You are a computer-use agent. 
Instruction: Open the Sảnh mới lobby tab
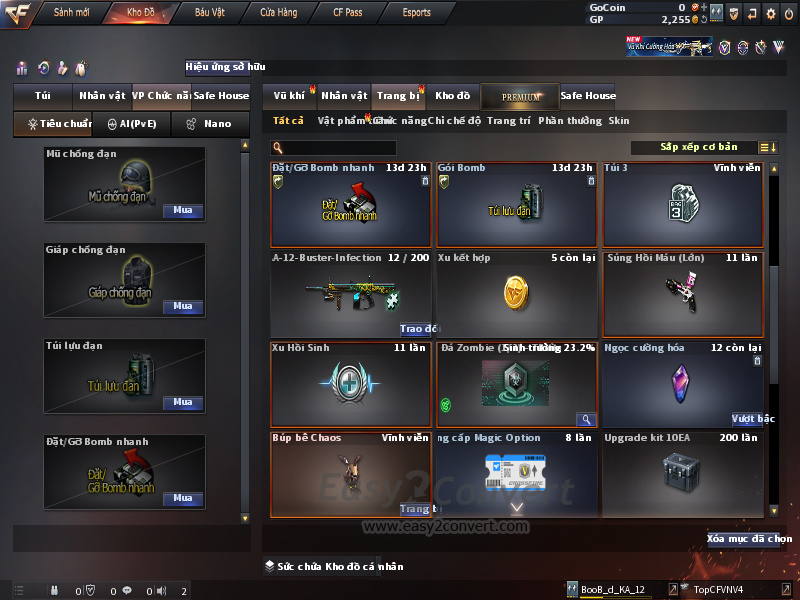pos(72,13)
